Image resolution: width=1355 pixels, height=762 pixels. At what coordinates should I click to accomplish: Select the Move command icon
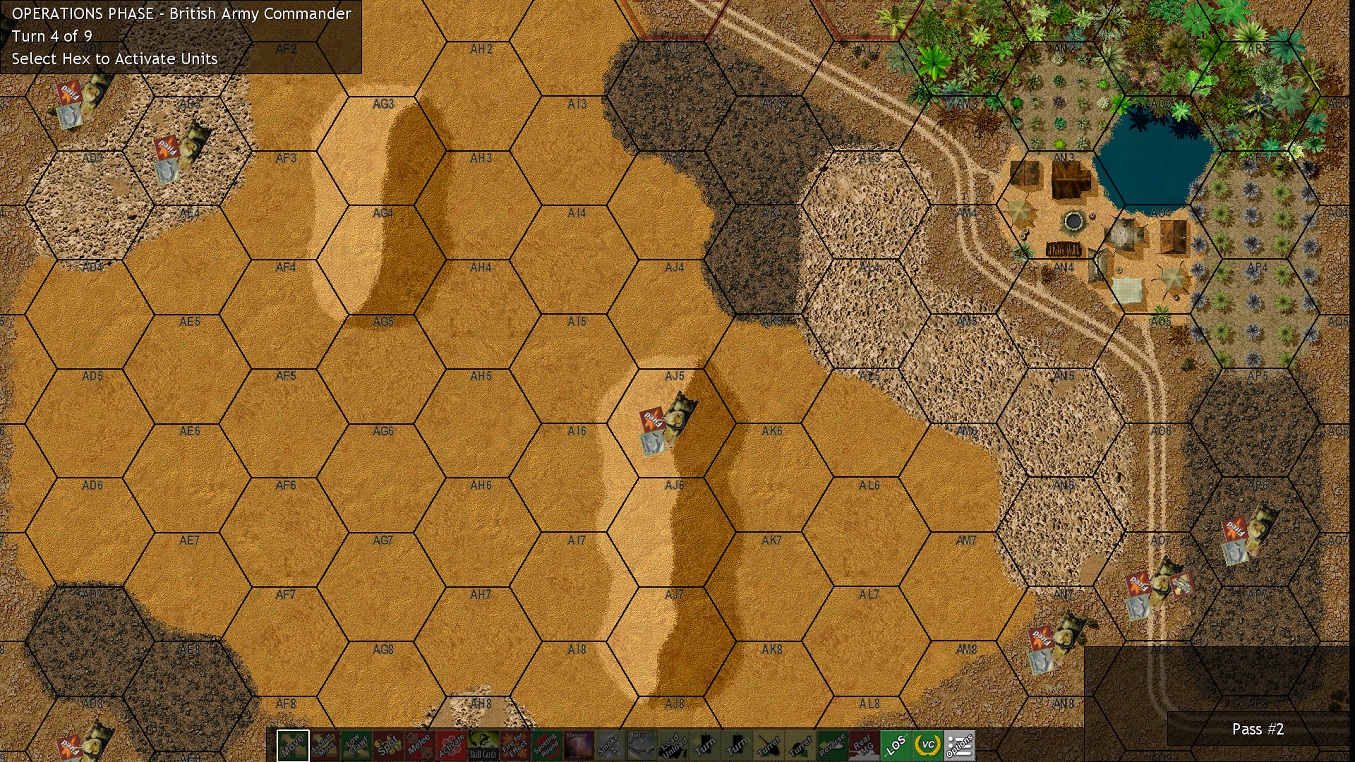pyautogui.click(x=292, y=744)
